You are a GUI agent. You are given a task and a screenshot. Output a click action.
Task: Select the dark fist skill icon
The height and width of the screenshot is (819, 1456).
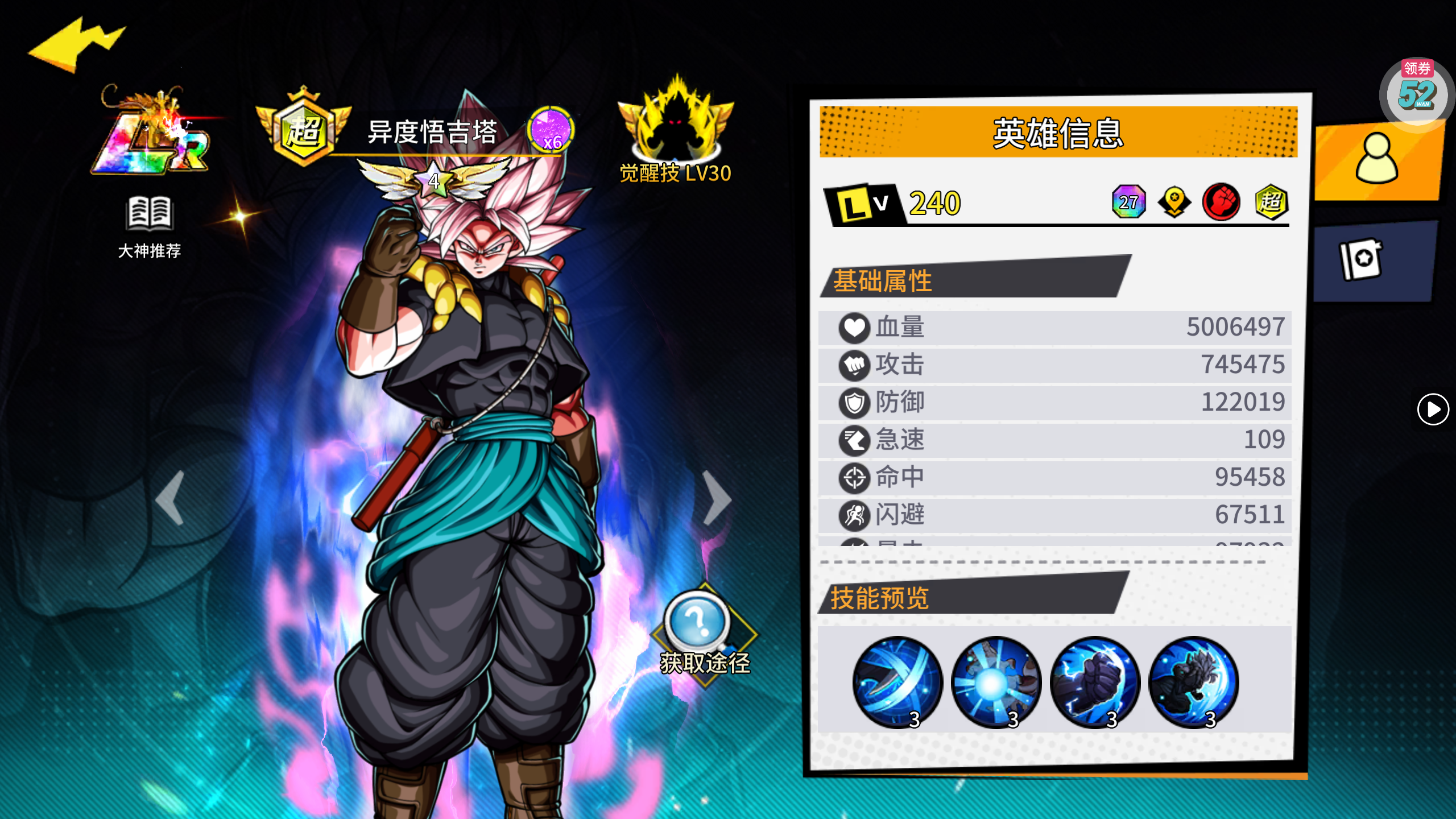coord(1095,681)
